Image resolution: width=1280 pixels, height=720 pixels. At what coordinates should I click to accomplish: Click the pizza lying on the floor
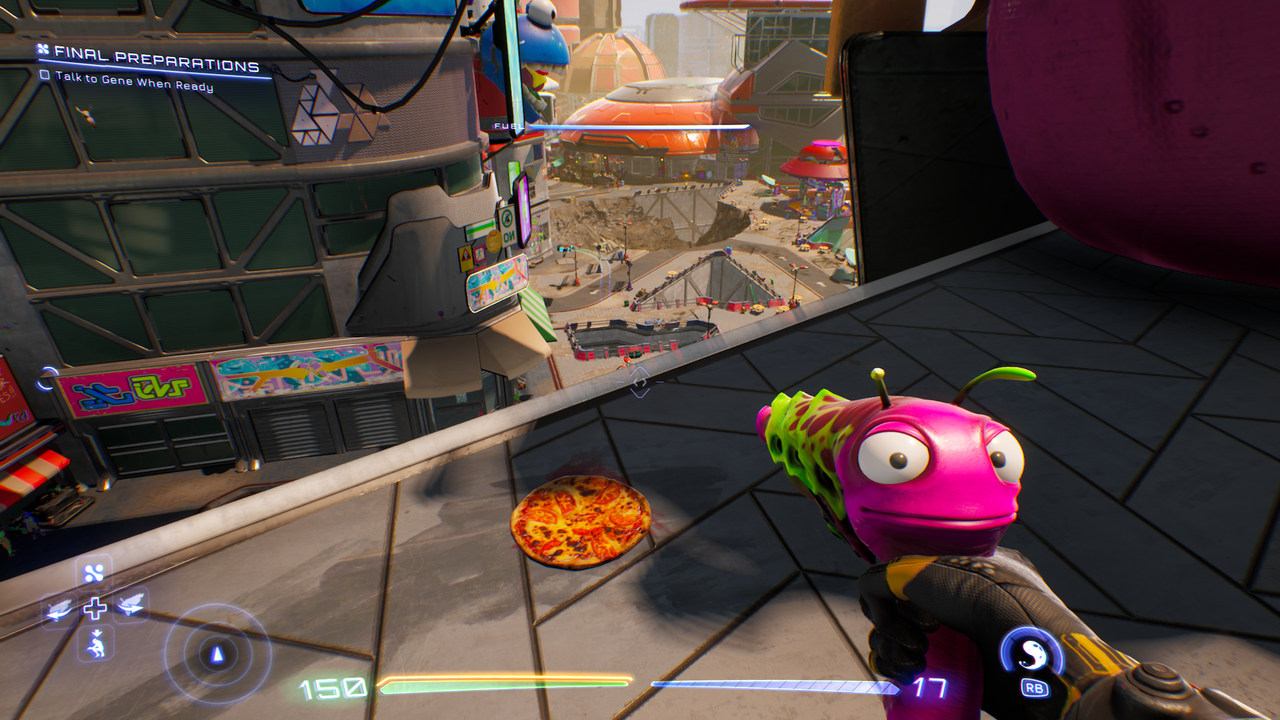(577, 524)
